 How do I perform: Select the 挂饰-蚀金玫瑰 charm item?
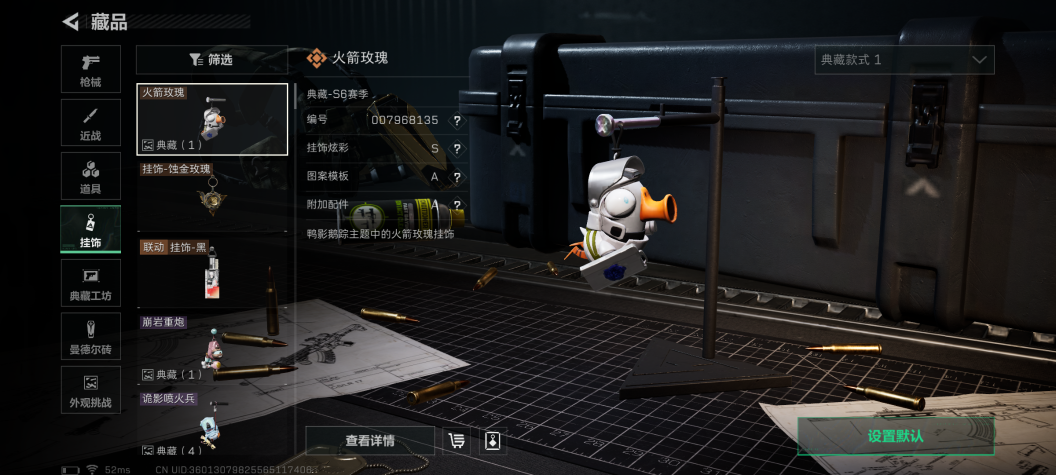[x=212, y=195]
